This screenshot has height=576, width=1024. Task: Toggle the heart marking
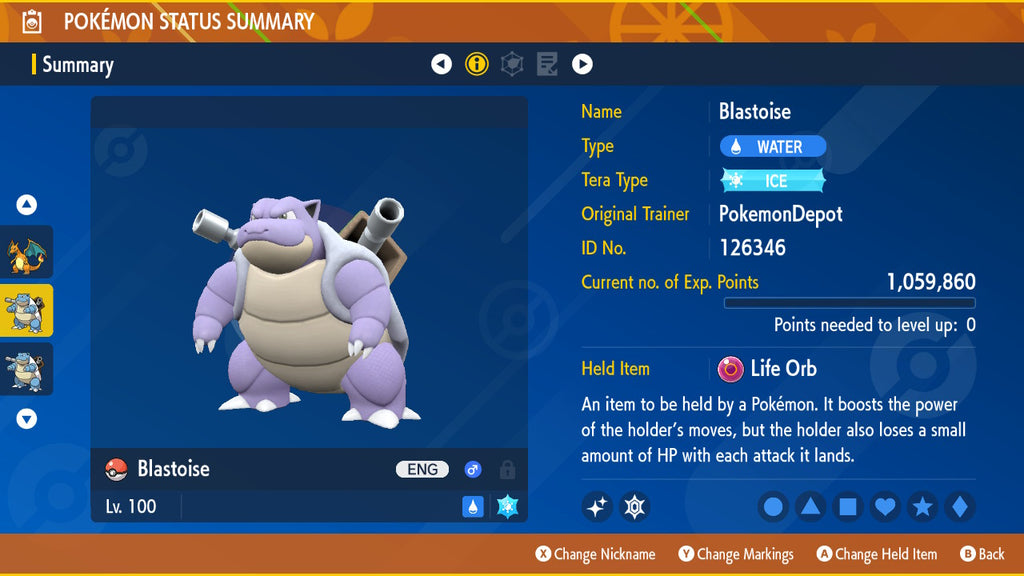coord(885,508)
